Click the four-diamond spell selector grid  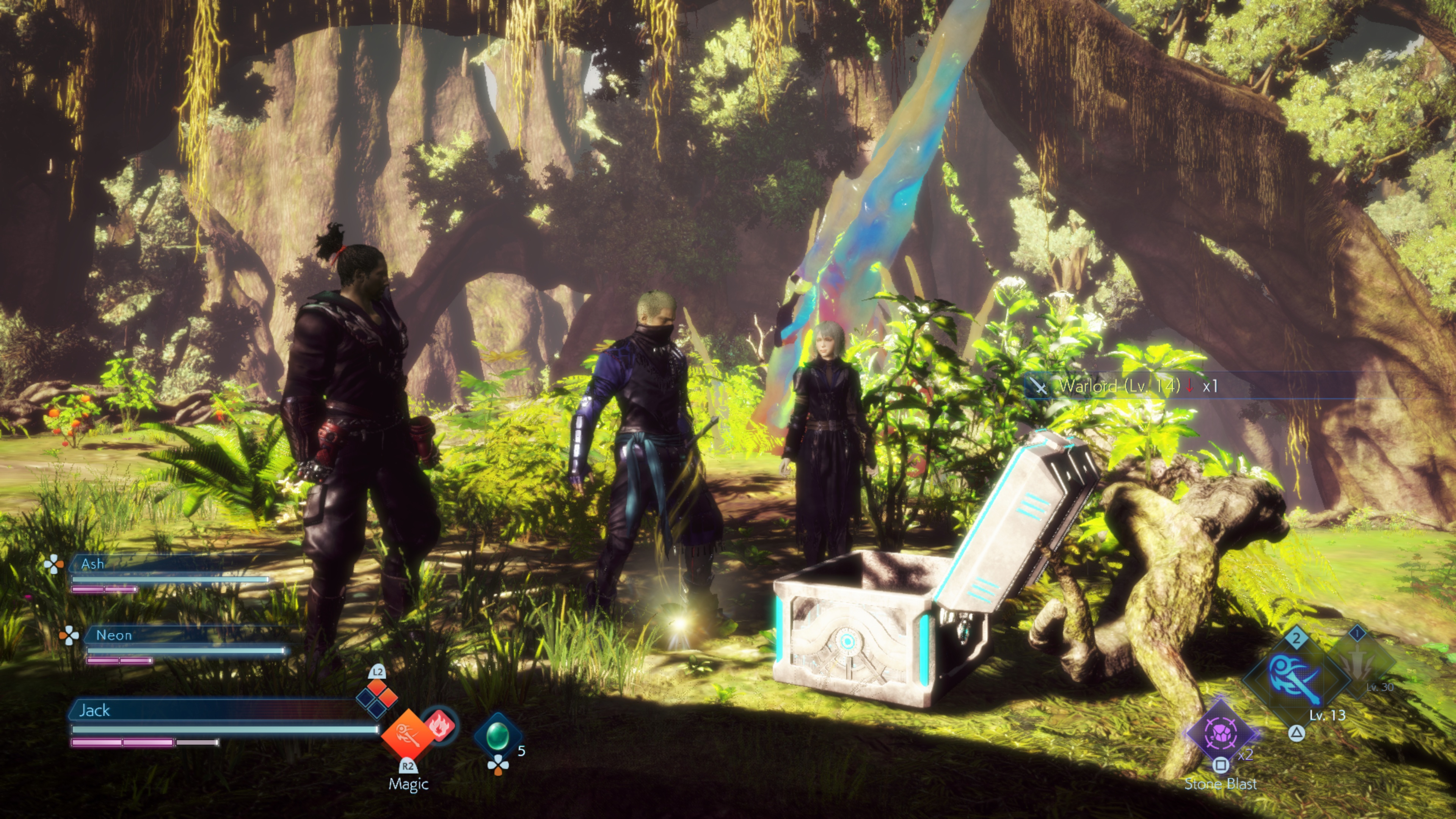point(377,697)
